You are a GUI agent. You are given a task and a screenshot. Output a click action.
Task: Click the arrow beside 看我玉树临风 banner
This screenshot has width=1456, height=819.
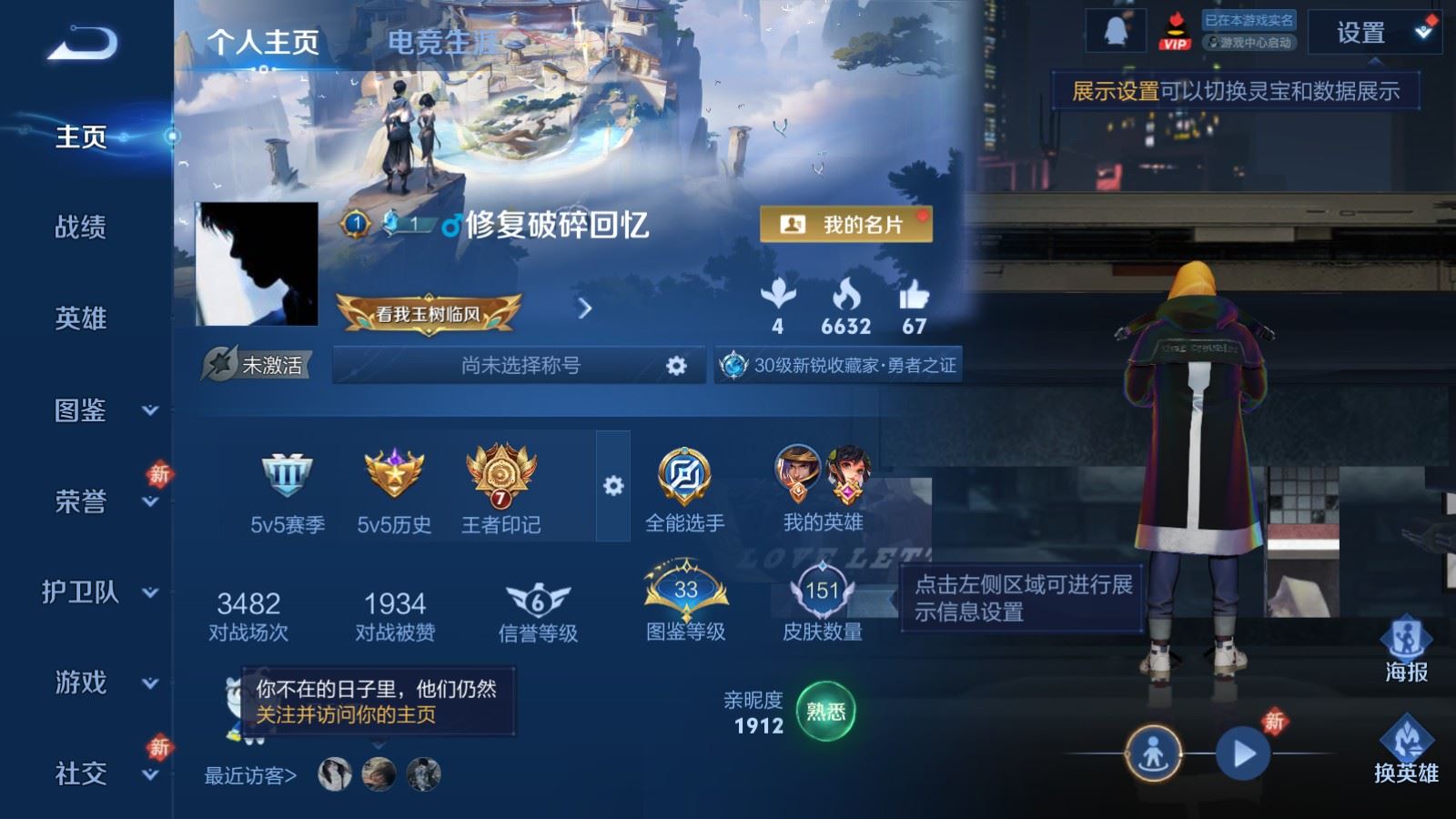point(583,309)
